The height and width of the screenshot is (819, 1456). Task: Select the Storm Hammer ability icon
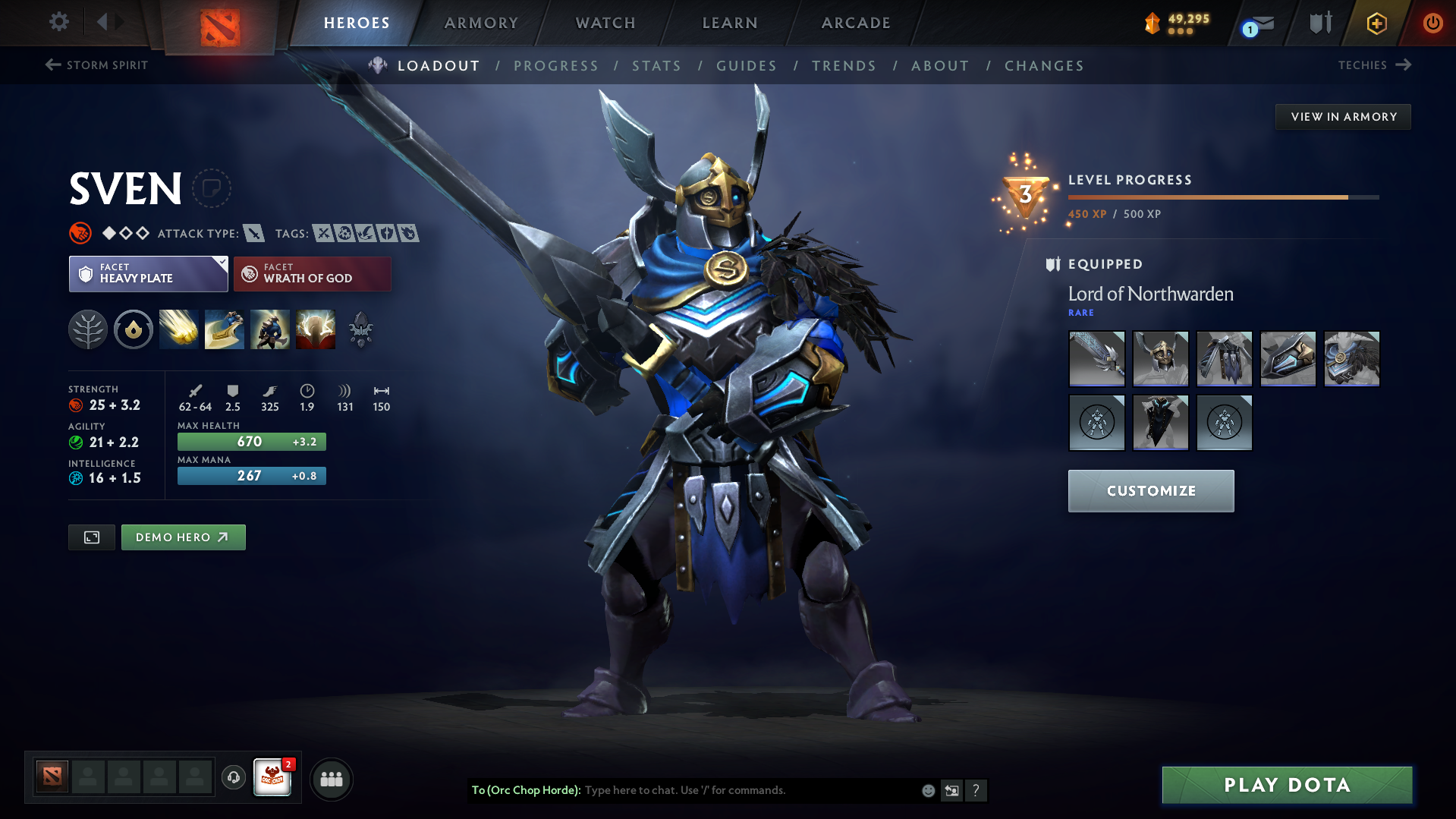(x=178, y=329)
